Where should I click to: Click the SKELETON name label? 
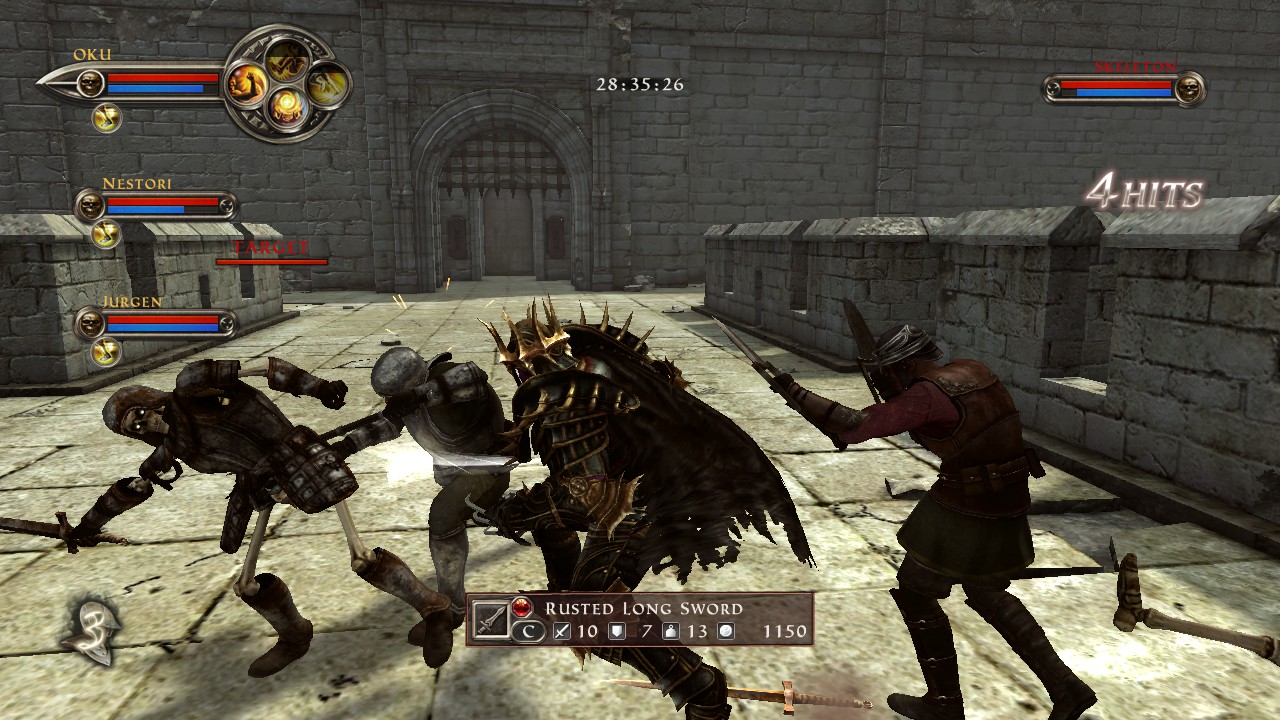click(1134, 66)
